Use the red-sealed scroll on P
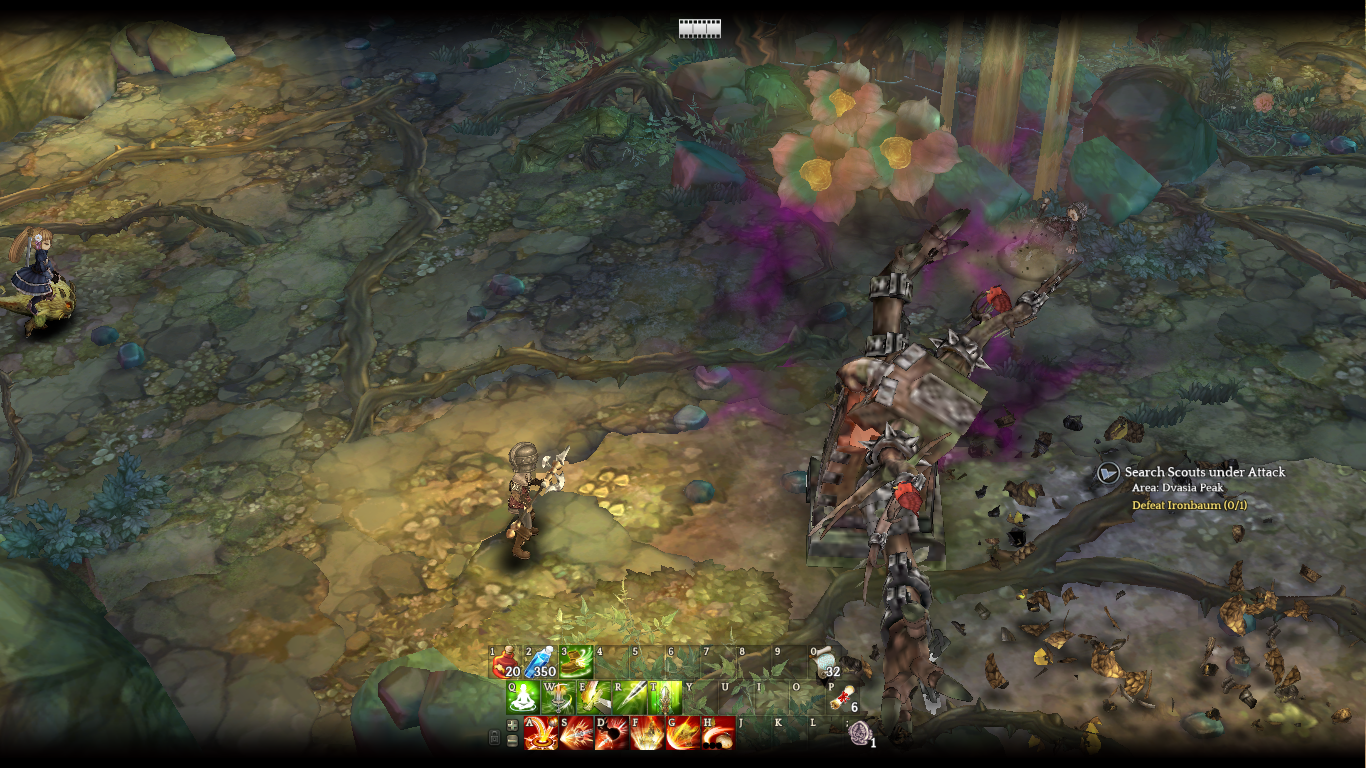The width and height of the screenshot is (1366, 768). (843, 698)
